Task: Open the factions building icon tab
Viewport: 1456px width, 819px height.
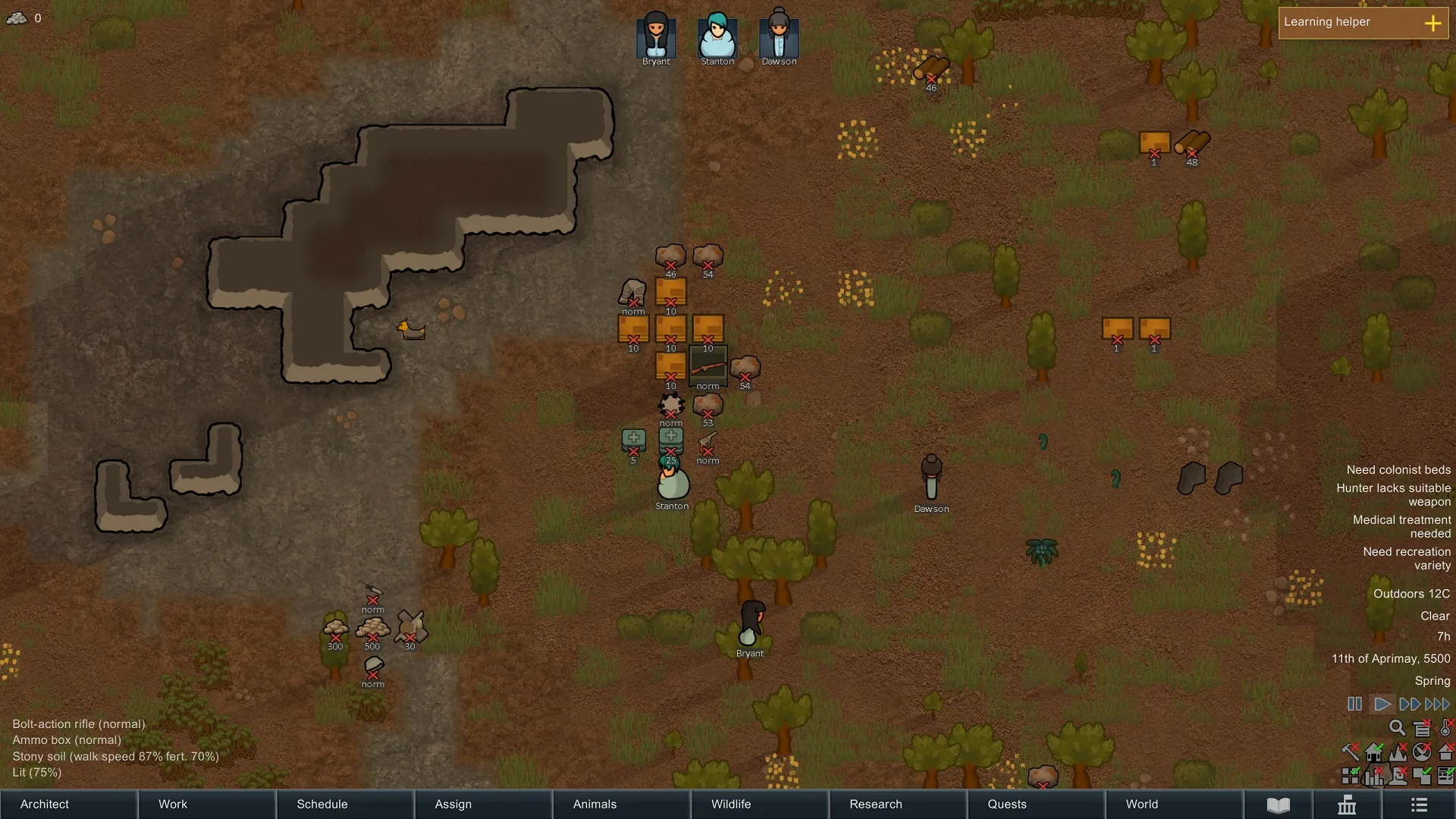Action: click(x=1347, y=805)
